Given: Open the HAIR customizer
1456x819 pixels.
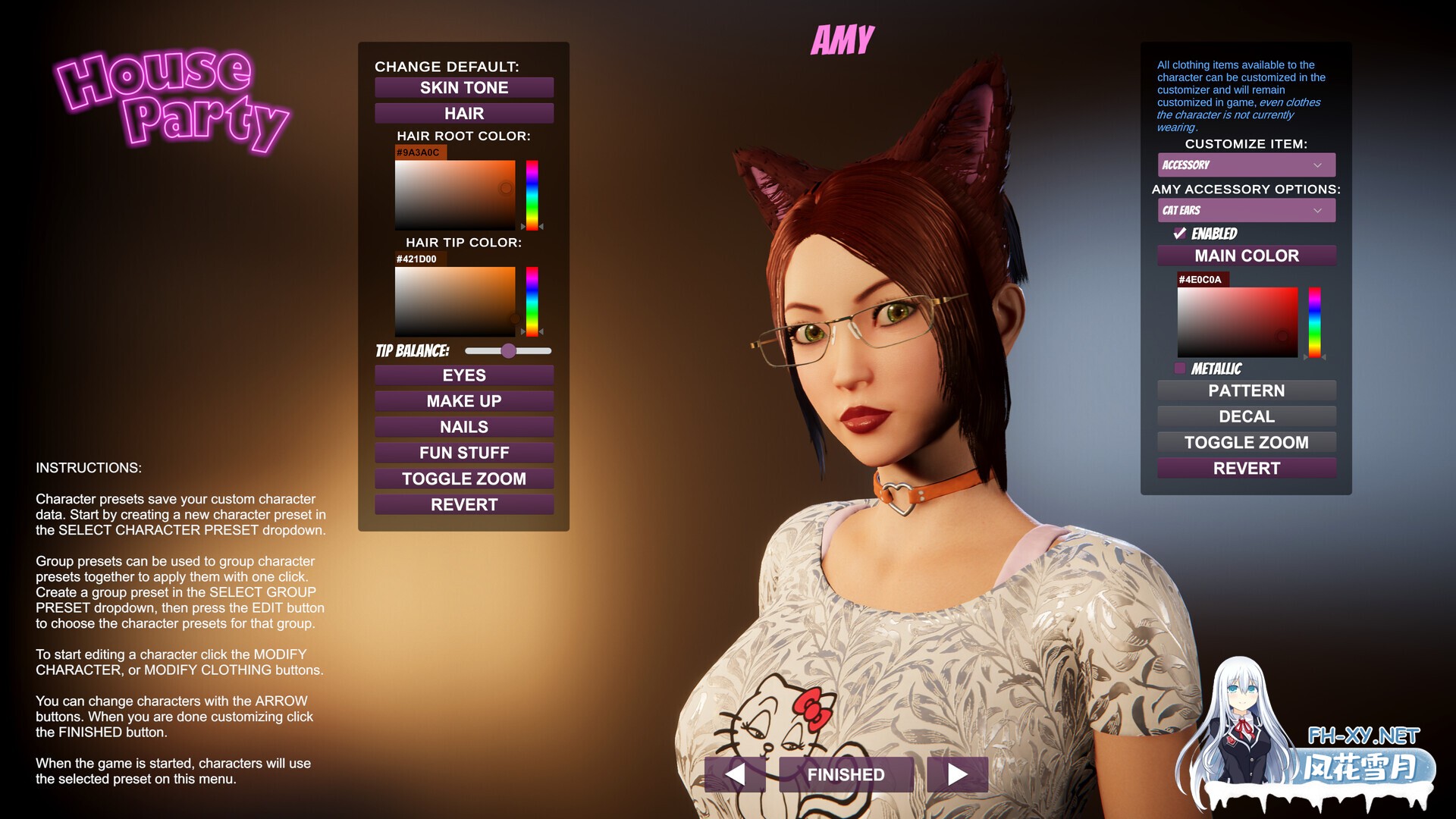Looking at the screenshot, I should (x=464, y=113).
